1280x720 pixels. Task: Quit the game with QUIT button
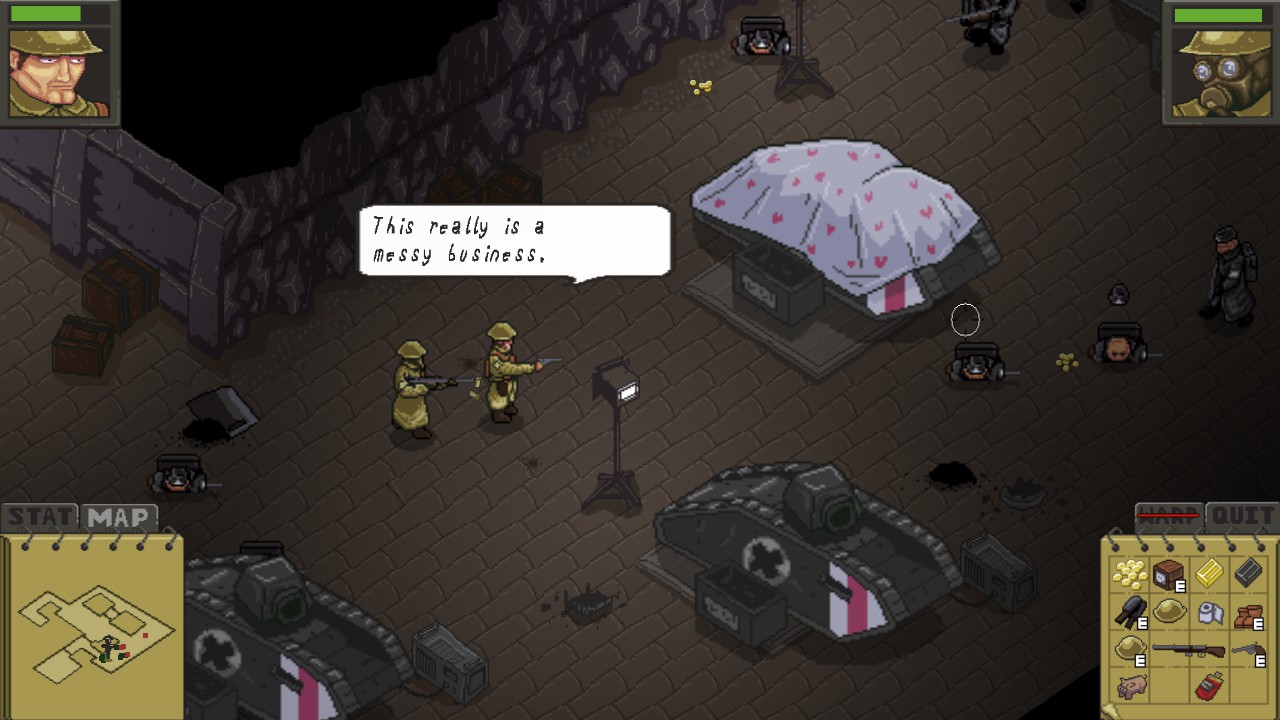1241,516
